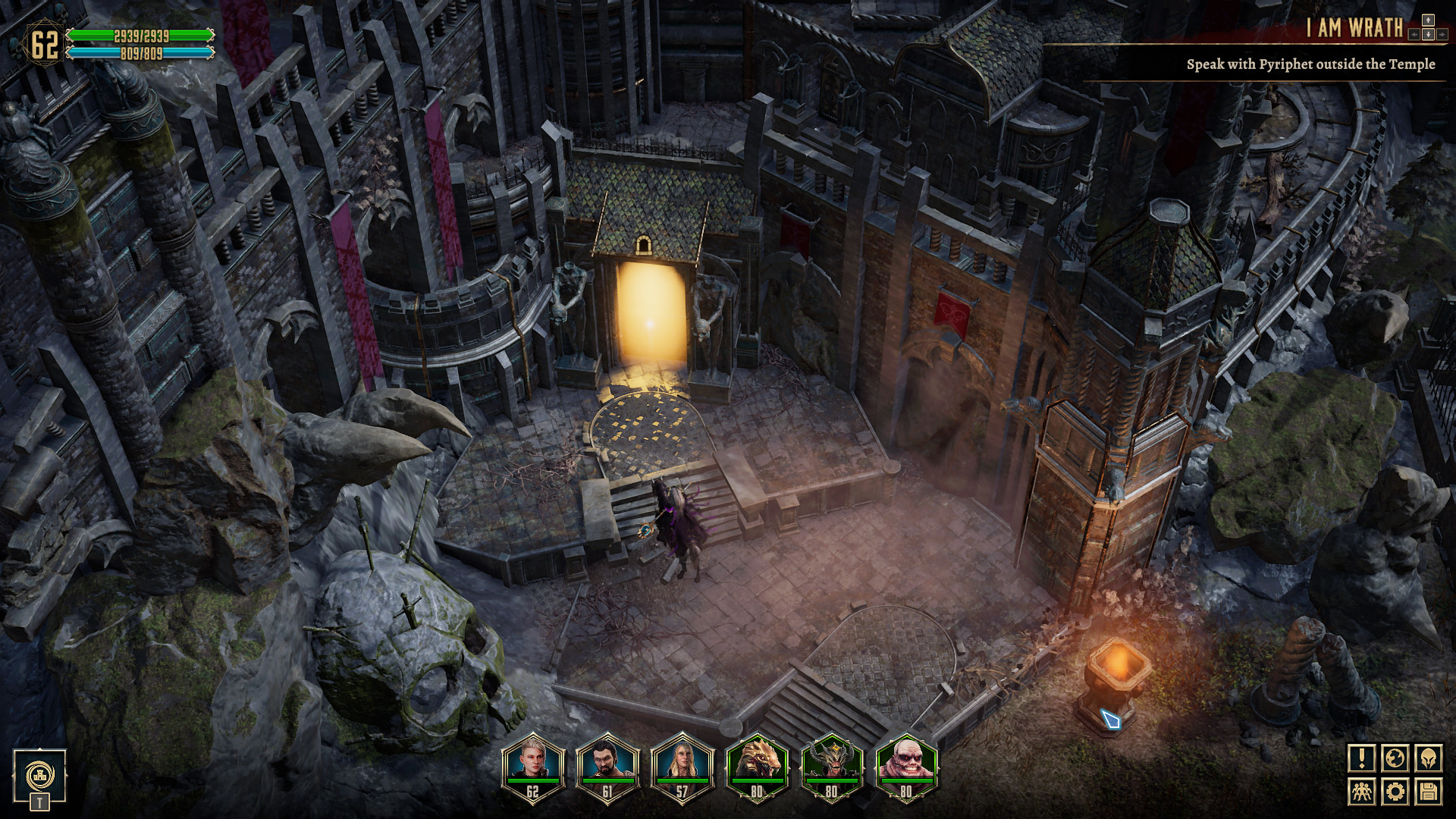Click the floppy disk save game icon
1456x819 pixels.
point(1428,792)
